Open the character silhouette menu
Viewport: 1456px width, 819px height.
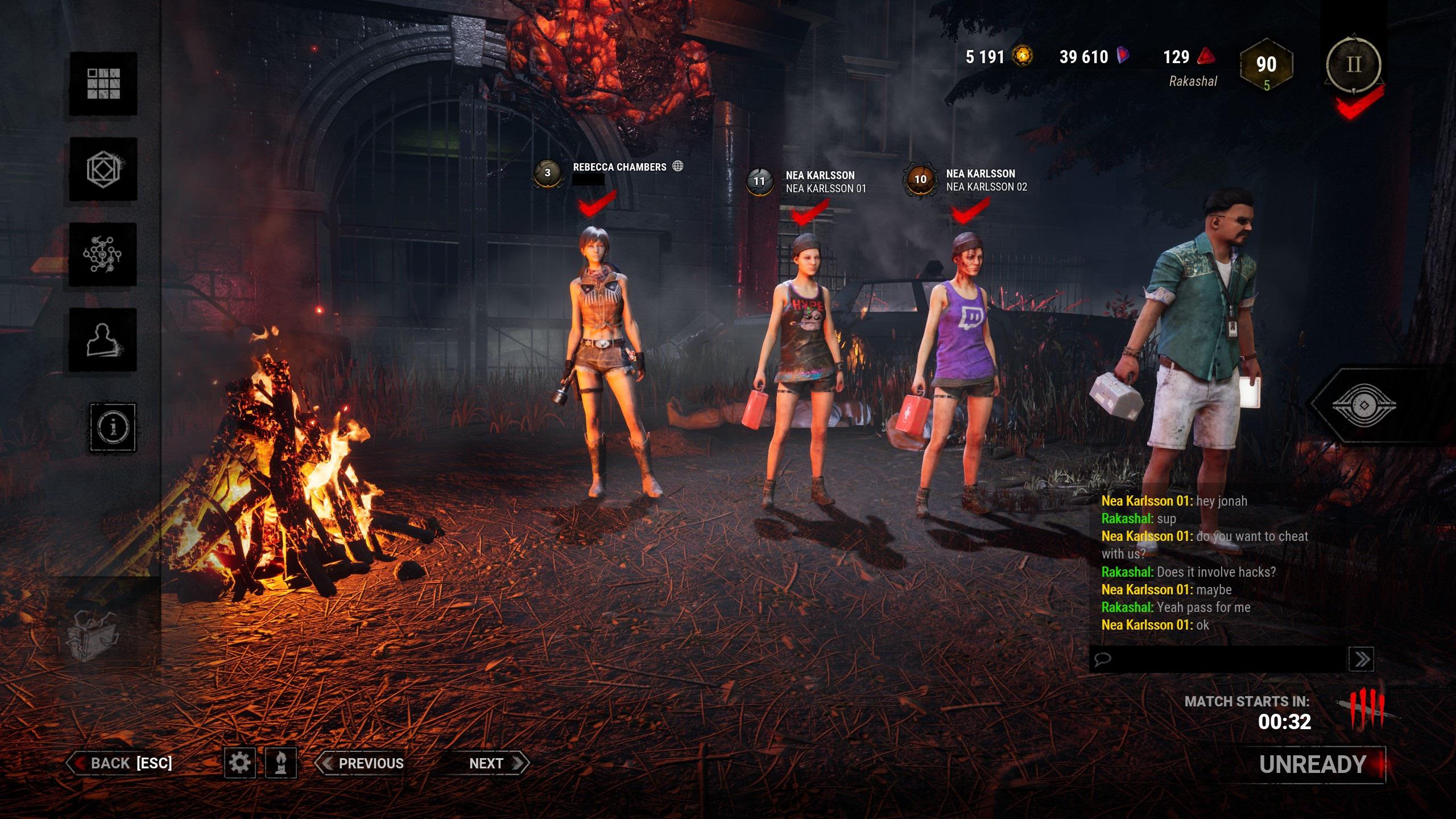pos(103,340)
